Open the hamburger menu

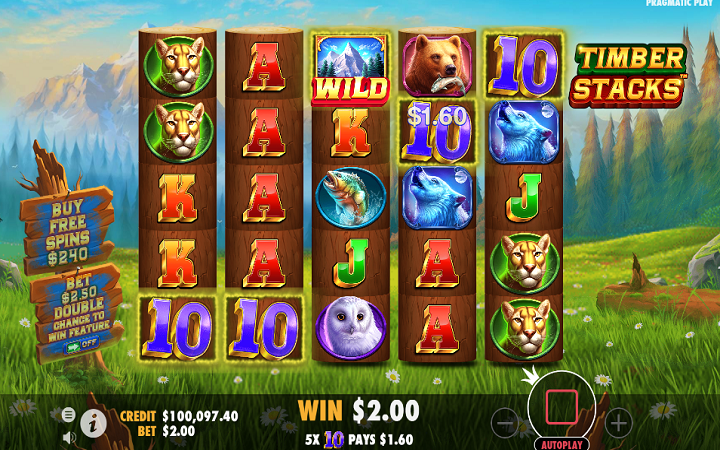coord(68,414)
